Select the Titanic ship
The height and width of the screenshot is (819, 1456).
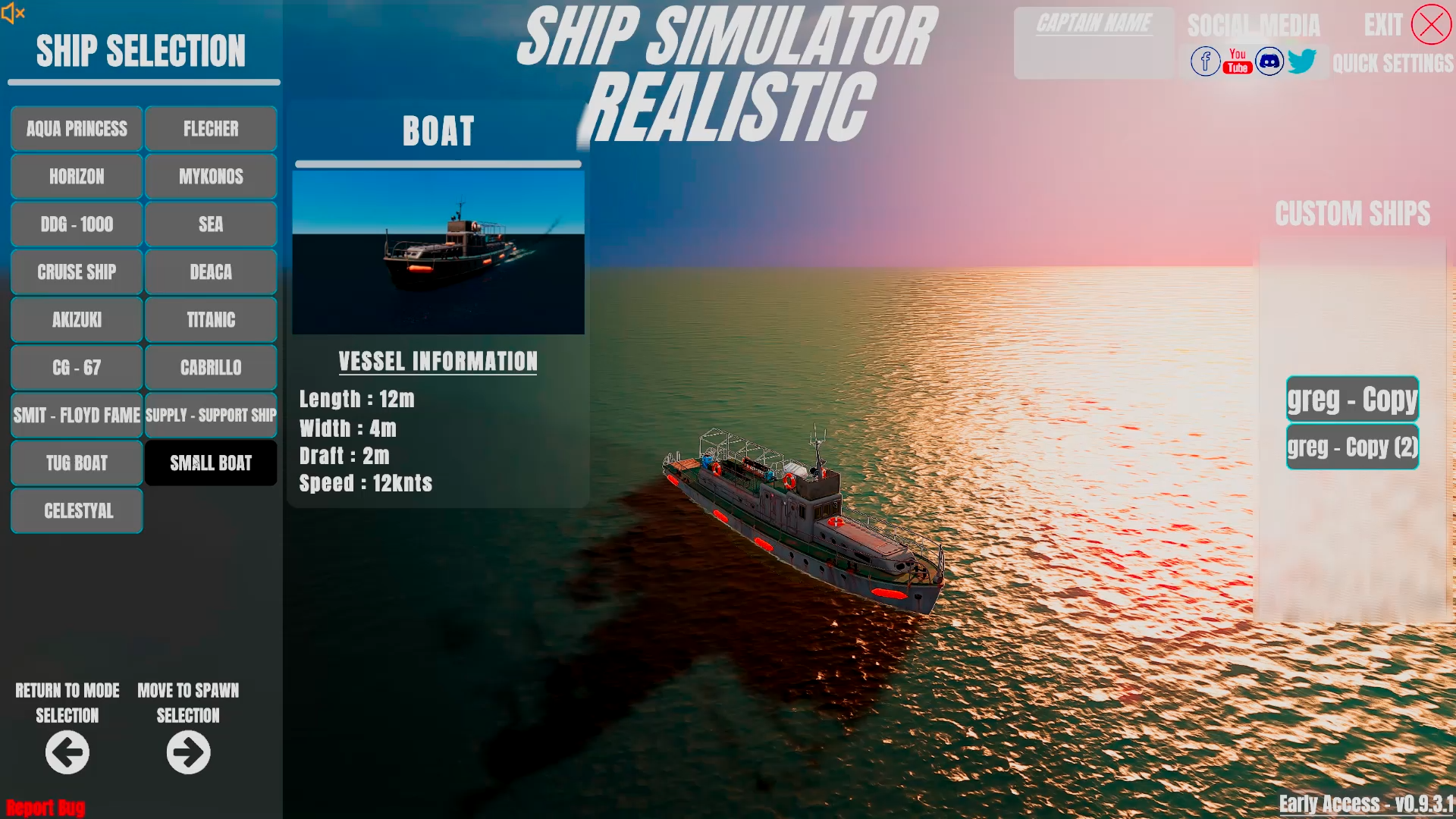click(210, 319)
